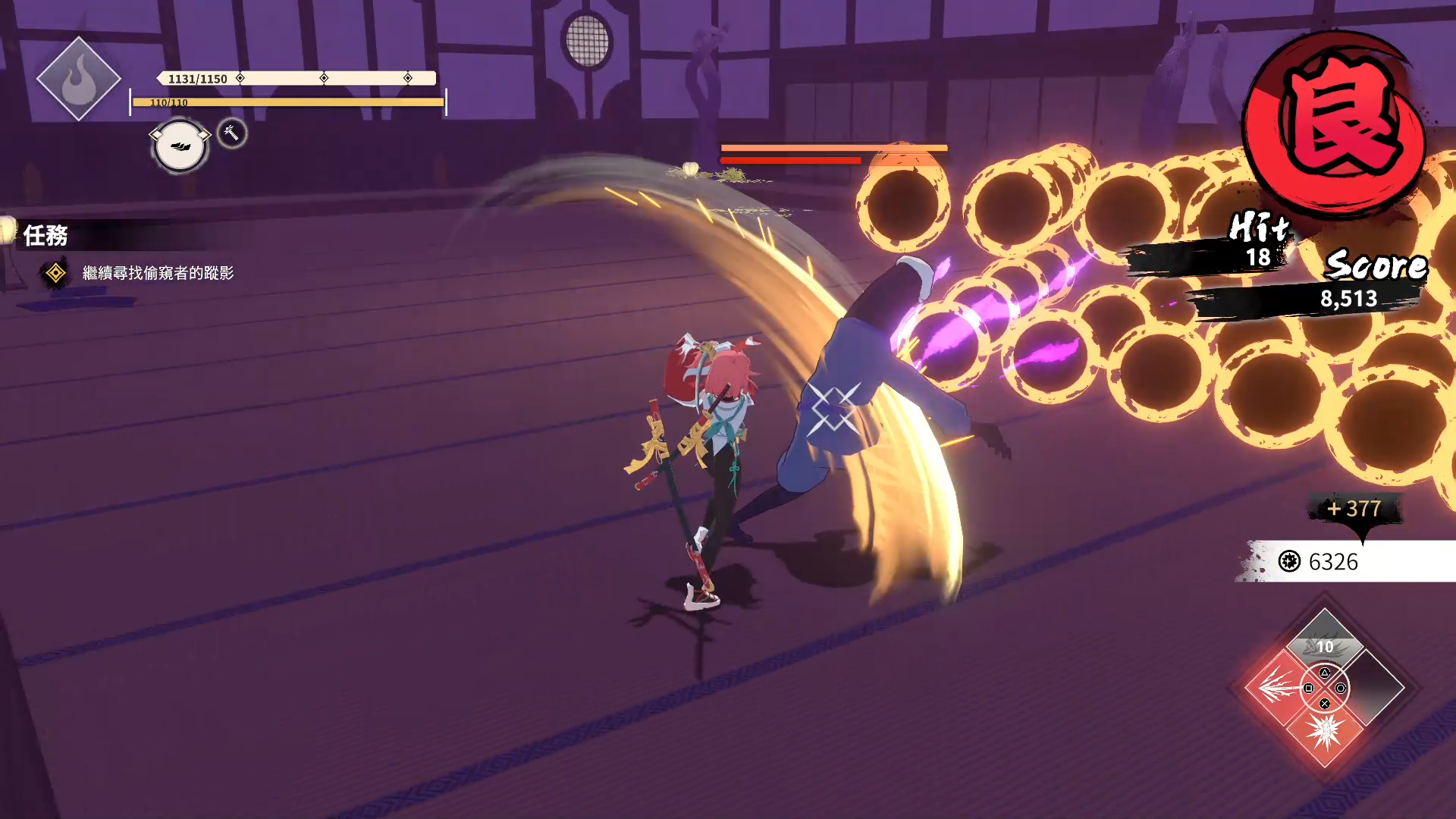Screen dimensions: 1456x819
Task: Activate the red thrusting blade skill
Action: coord(1277,688)
